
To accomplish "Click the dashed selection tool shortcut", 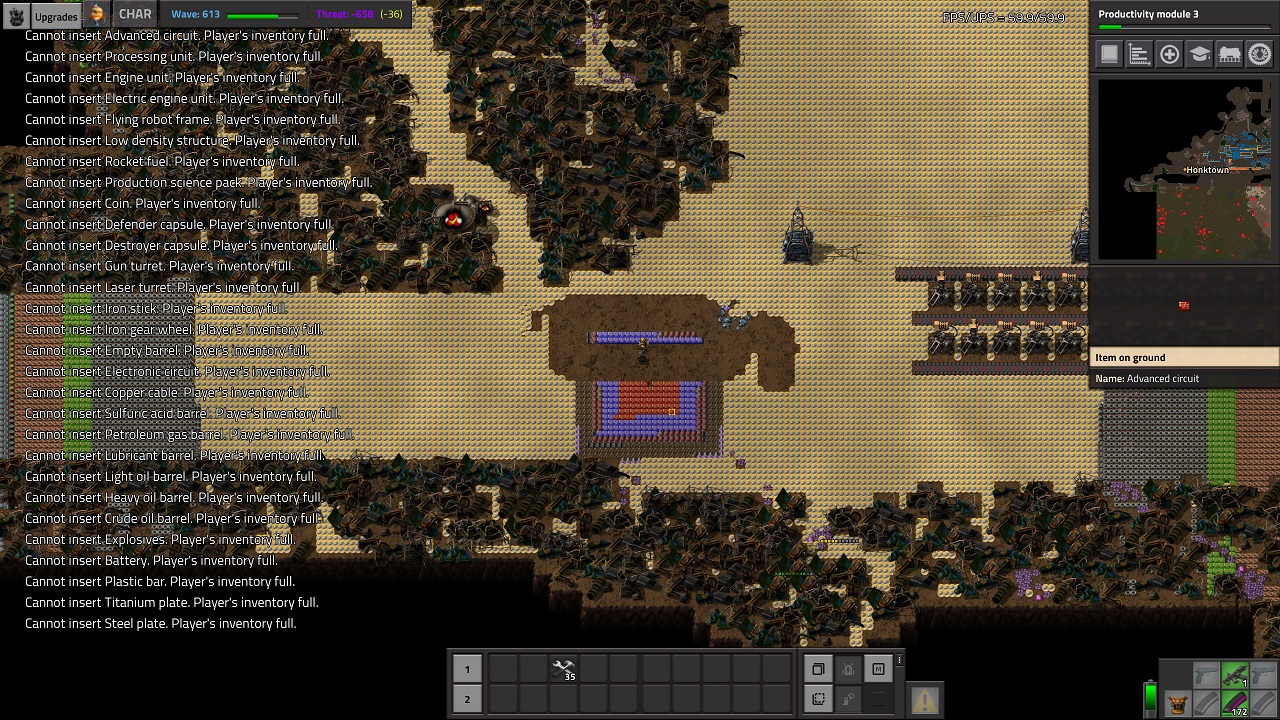I will [818, 699].
